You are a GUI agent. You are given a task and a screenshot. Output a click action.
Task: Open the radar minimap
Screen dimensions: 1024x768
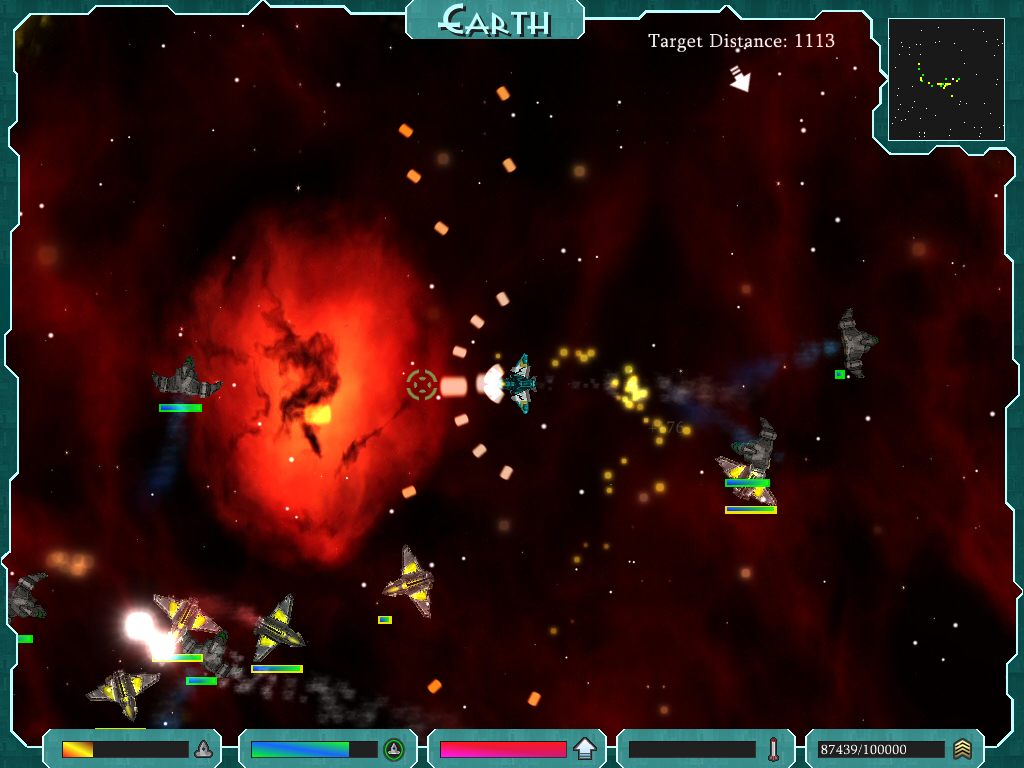(x=946, y=79)
